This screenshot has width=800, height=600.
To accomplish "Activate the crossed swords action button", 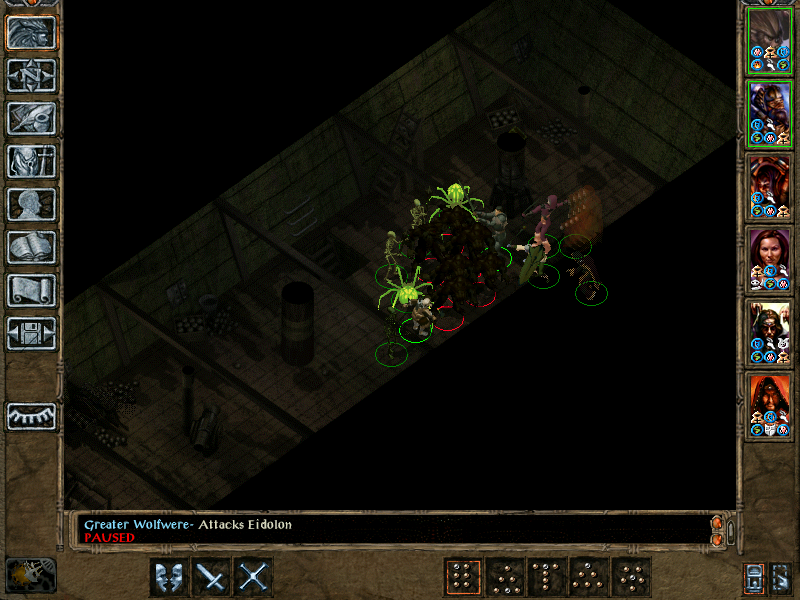I will tap(254, 577).
